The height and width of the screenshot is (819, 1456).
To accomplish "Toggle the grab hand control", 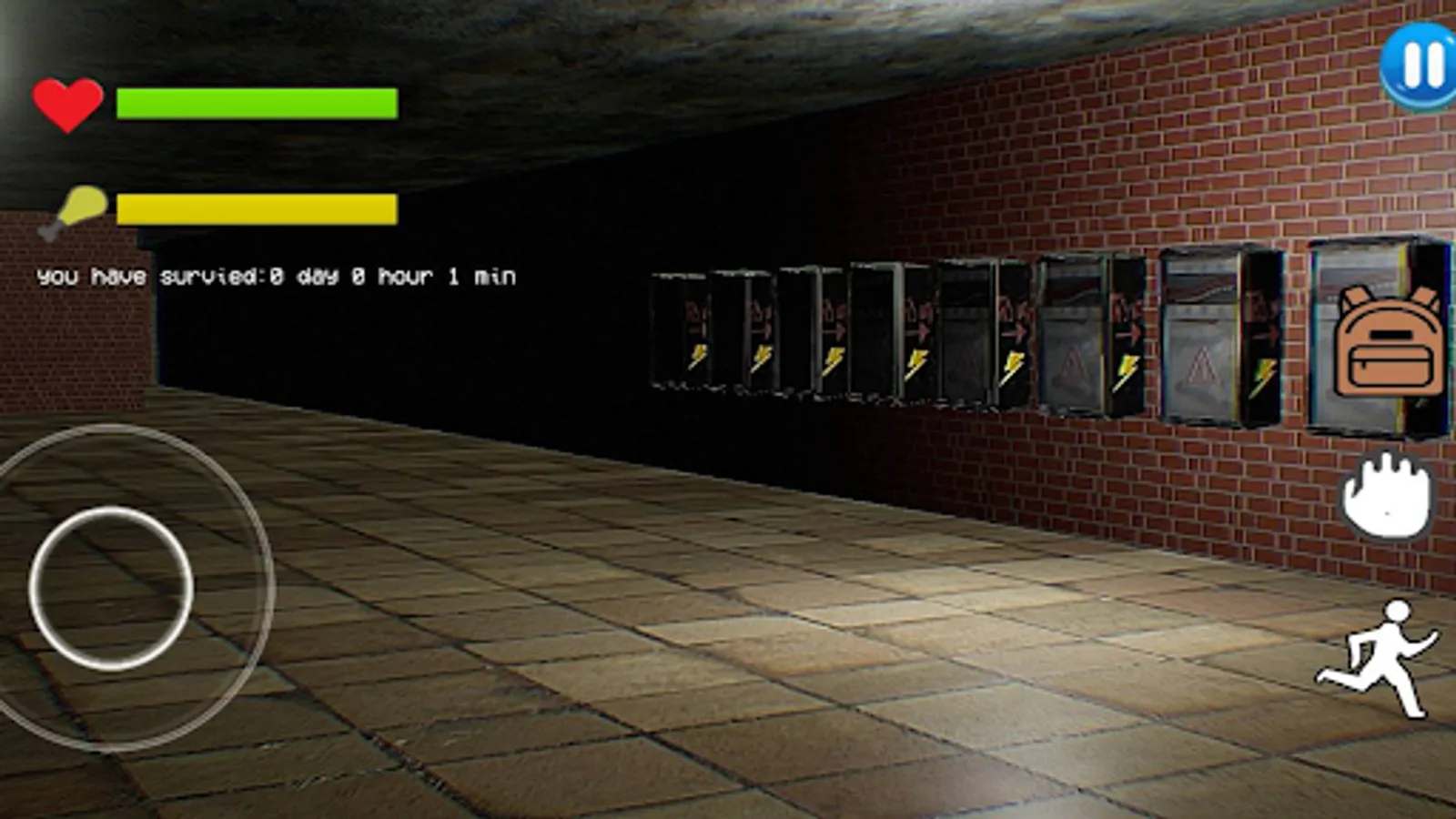I will [1387, 495].
